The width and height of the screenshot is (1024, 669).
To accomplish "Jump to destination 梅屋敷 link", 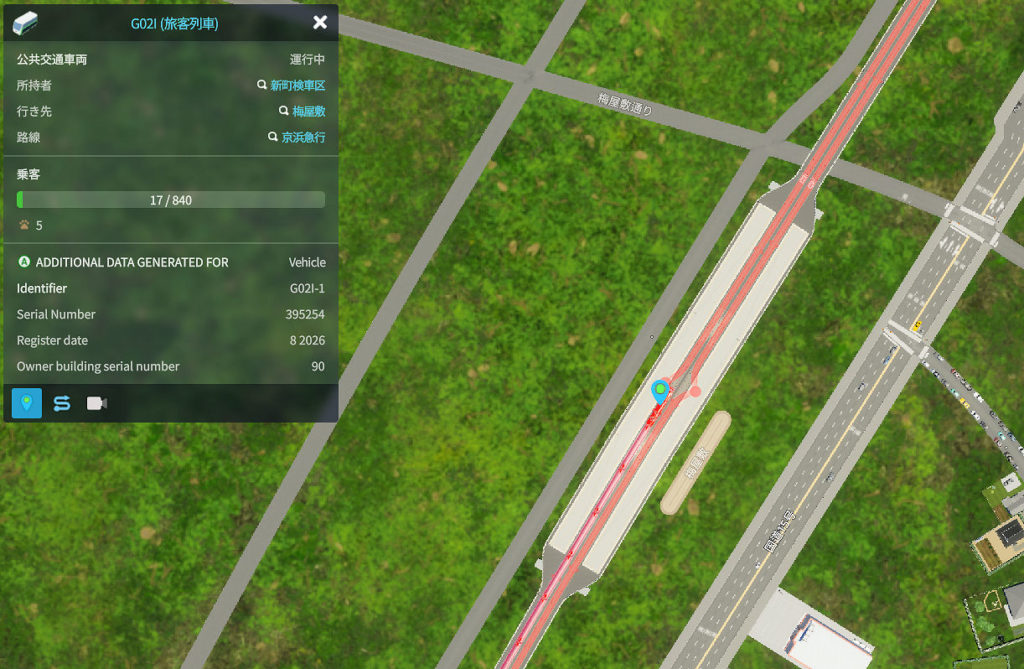I will [308, 112].
